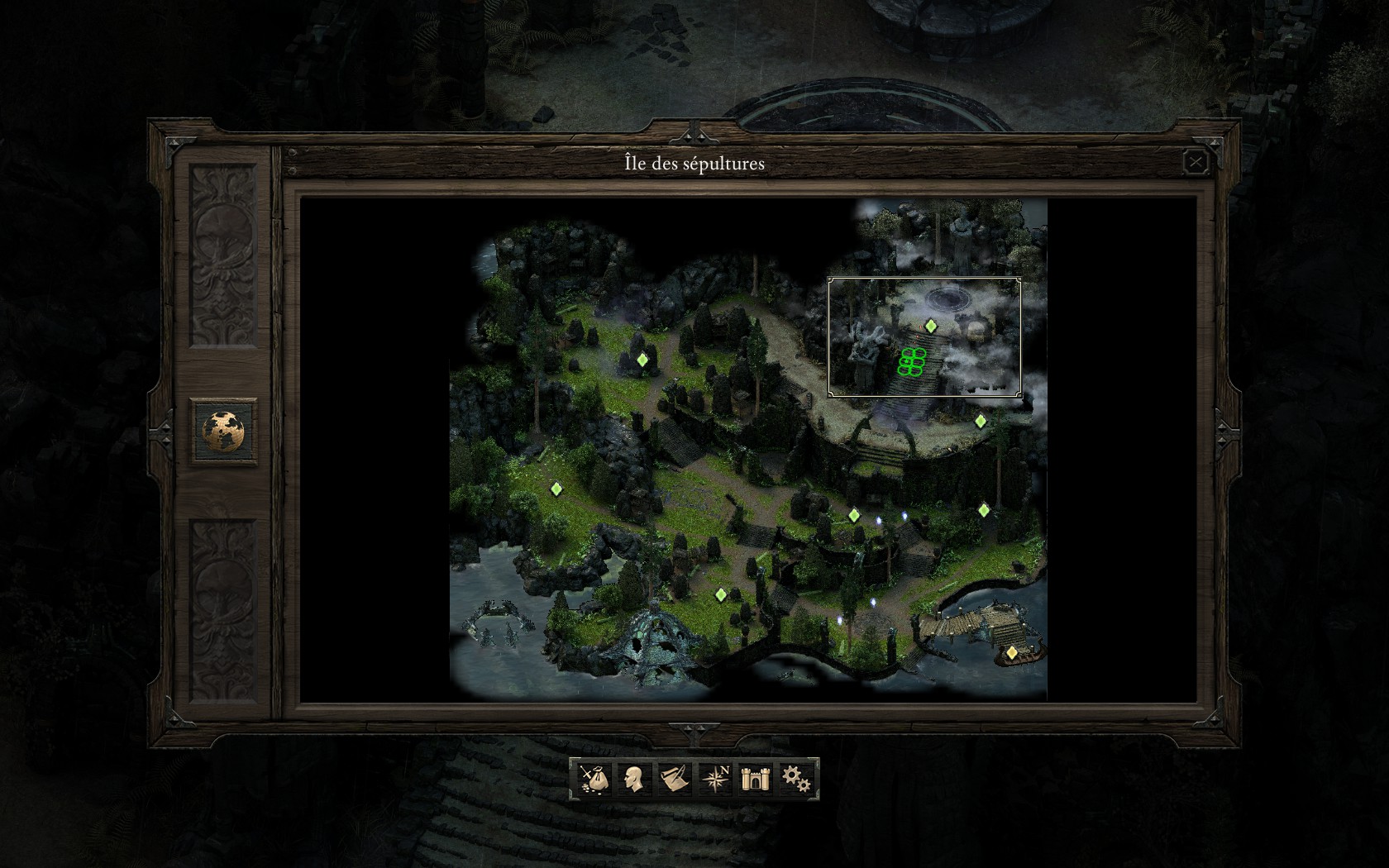This screenshot has height=868, width=1389.
Task: Open the world map globe button
Action: (224, 431)
